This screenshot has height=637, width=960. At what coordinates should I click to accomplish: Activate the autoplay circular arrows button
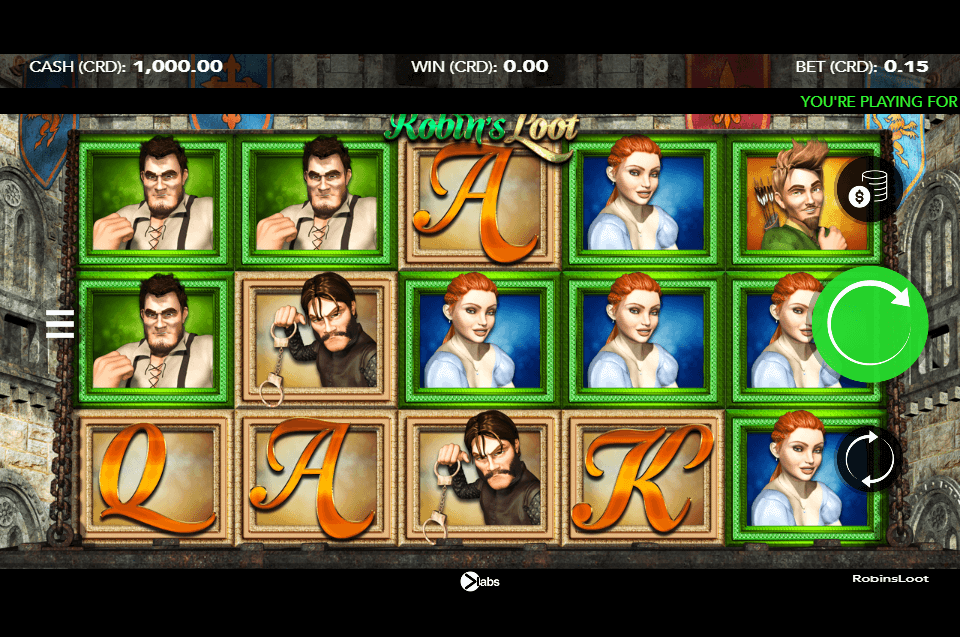click(869, 459)
